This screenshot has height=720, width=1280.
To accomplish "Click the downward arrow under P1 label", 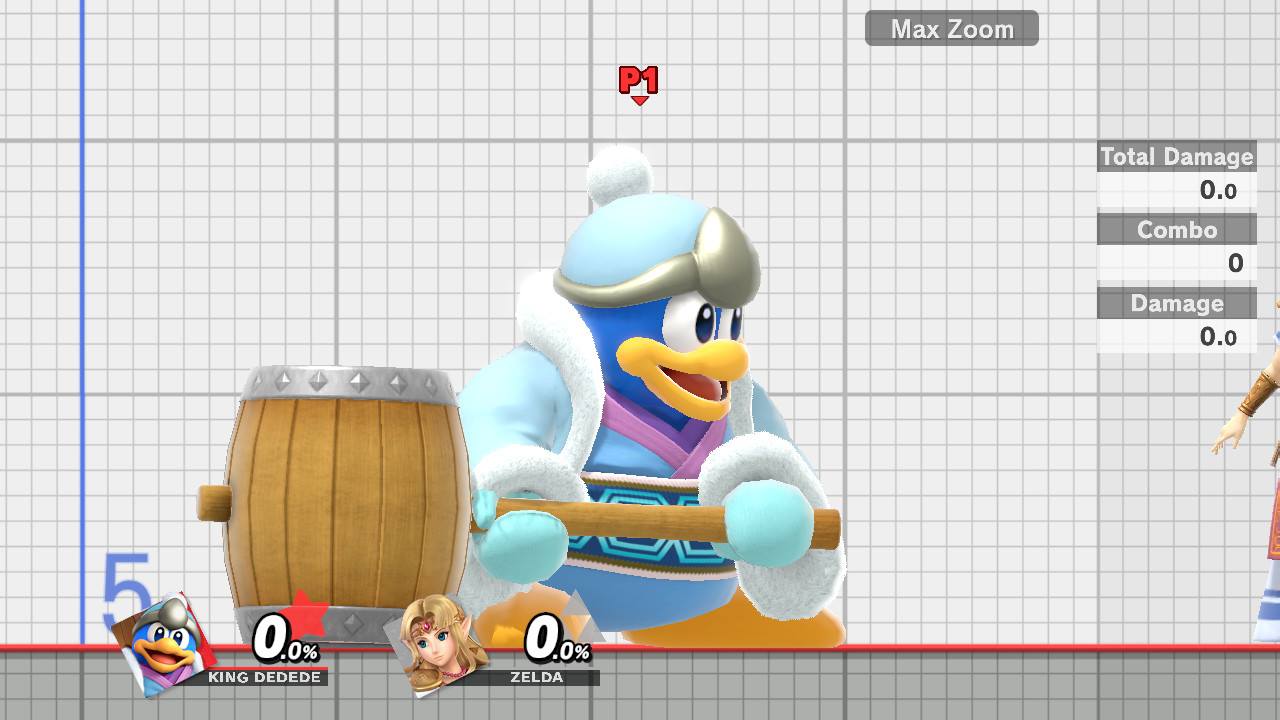I will point(640,101).
